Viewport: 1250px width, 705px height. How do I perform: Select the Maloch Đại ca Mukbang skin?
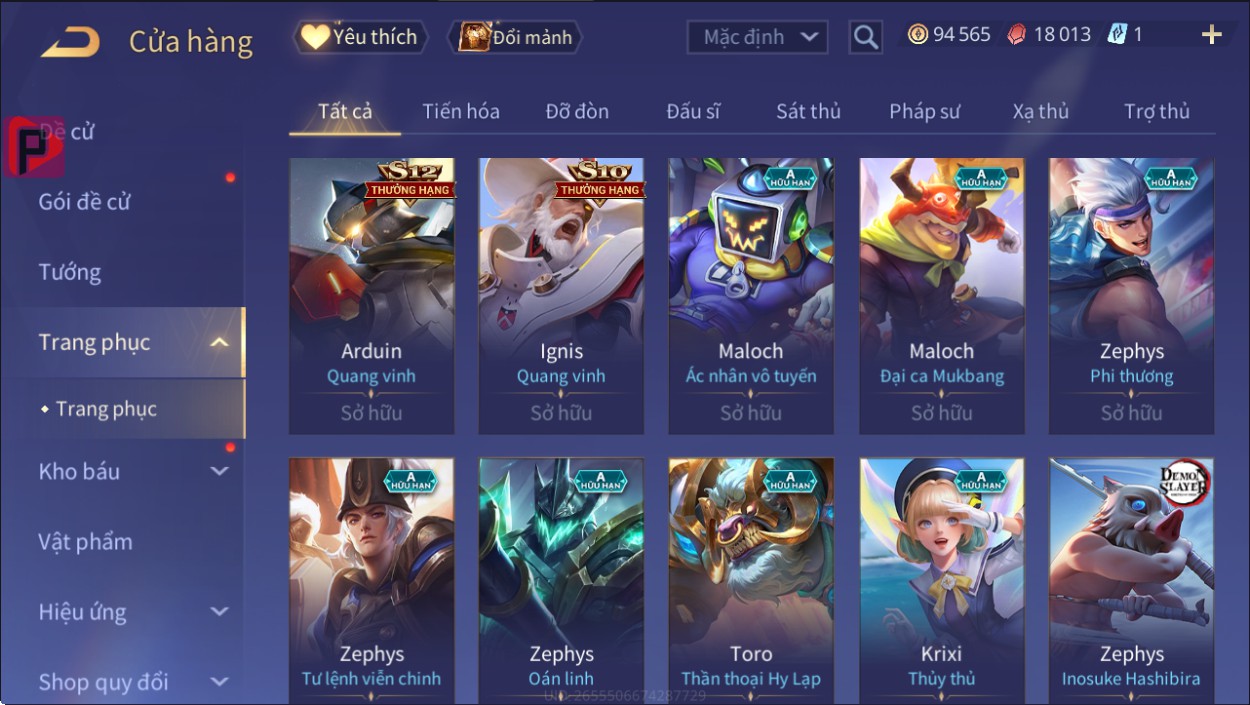[x=941, y=295]
